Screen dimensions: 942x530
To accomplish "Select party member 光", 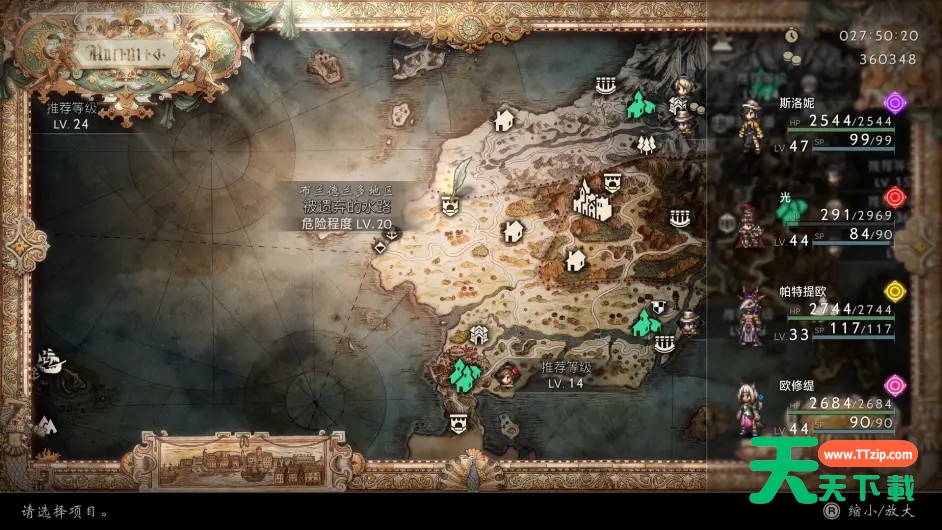I will [750, 224].
